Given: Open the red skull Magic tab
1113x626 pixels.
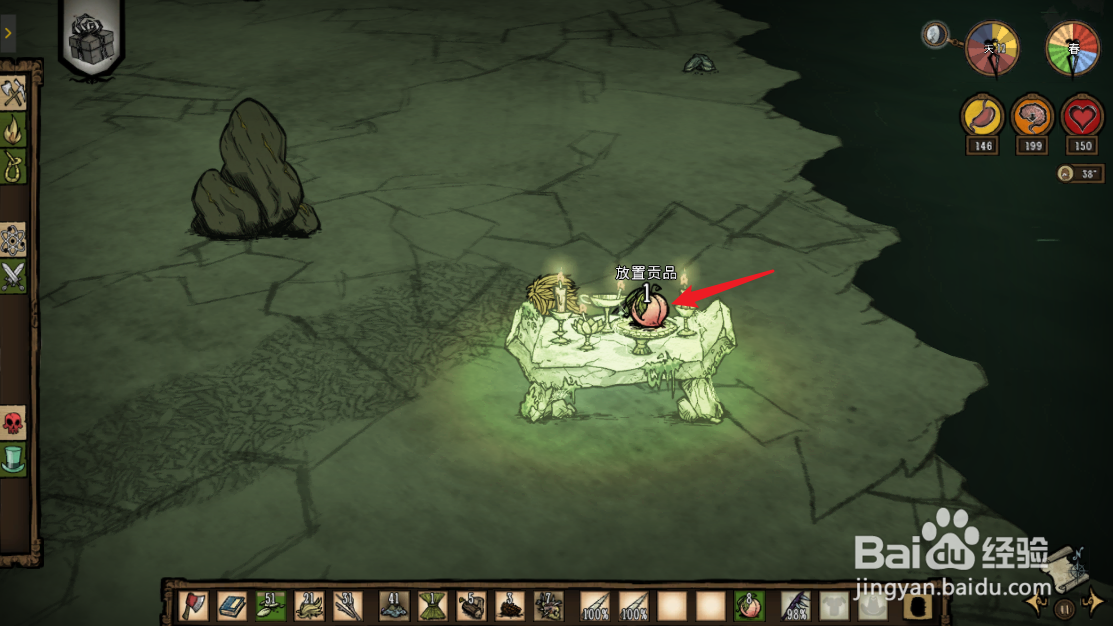Looking at the screenshot, I should pos(14,423).
